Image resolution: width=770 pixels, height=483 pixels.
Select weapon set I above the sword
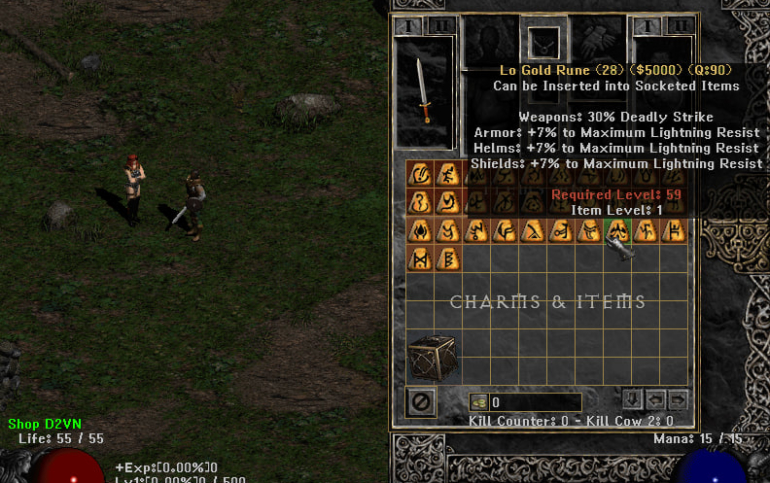pos(411,26)
